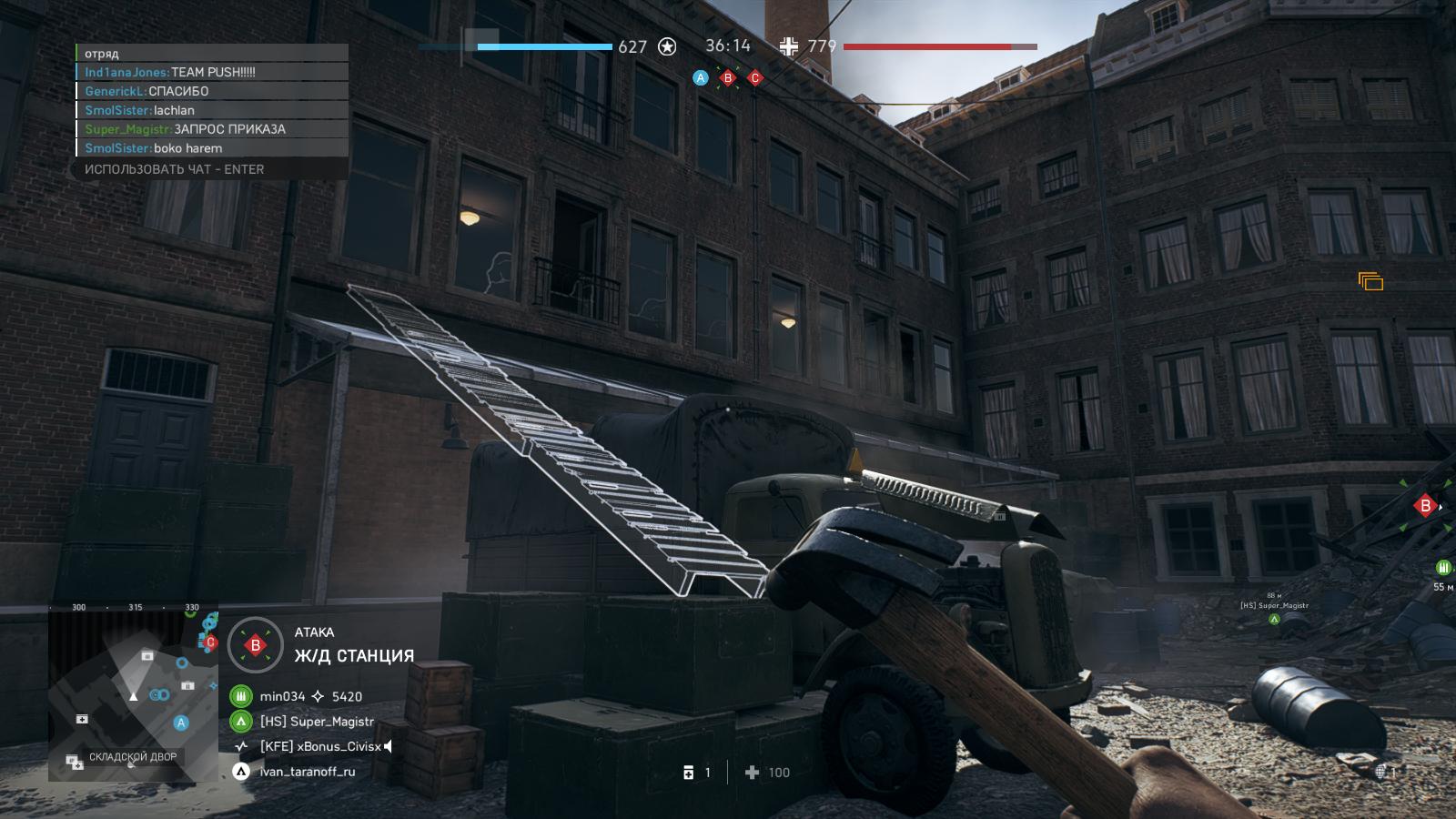Select the red B objective world marker

tap(1425, 506)
